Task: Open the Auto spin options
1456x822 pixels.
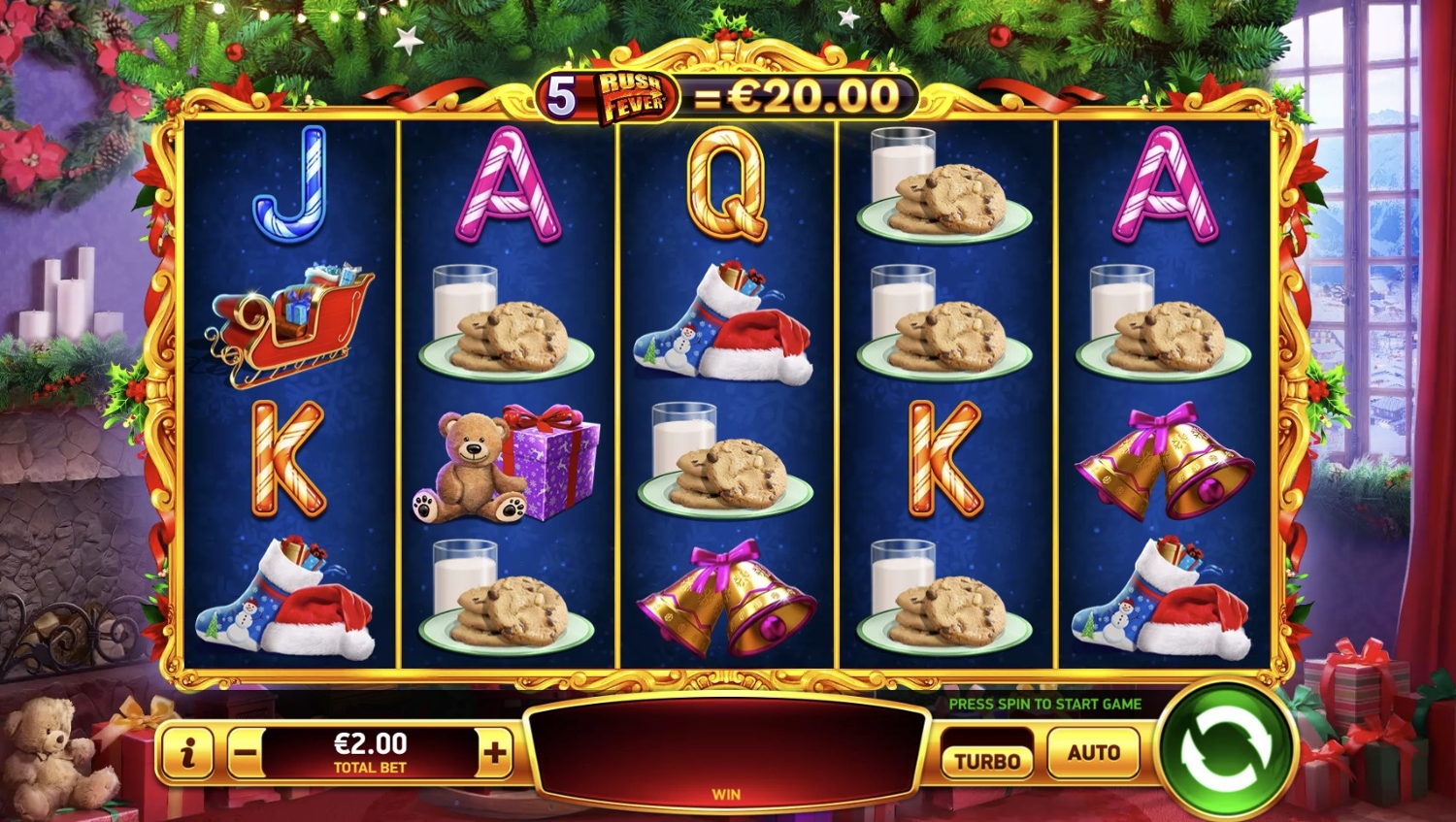Action: (1094, 753)
